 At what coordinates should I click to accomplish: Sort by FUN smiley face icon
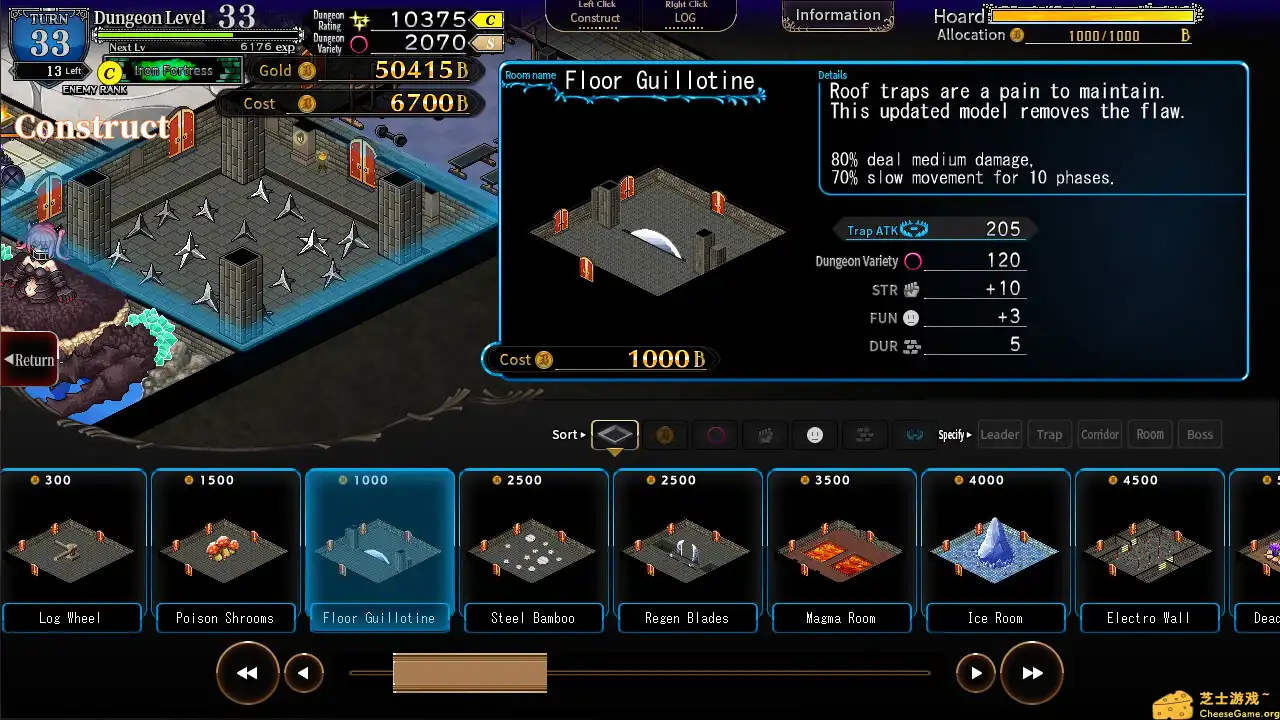coord(815,435)
